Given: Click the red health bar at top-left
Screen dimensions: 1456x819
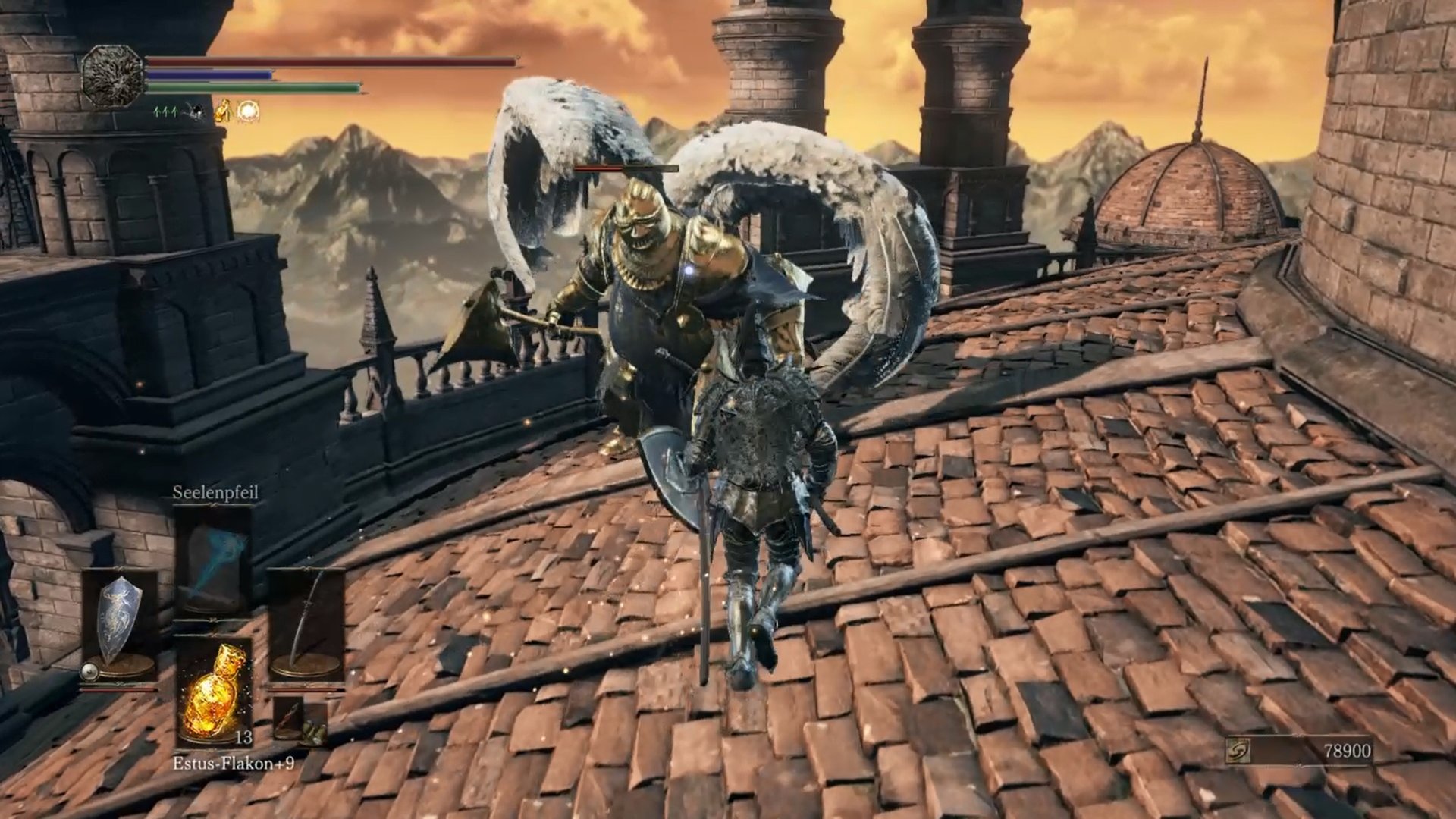Looking at the screenshot, I should tap(303, 62).
